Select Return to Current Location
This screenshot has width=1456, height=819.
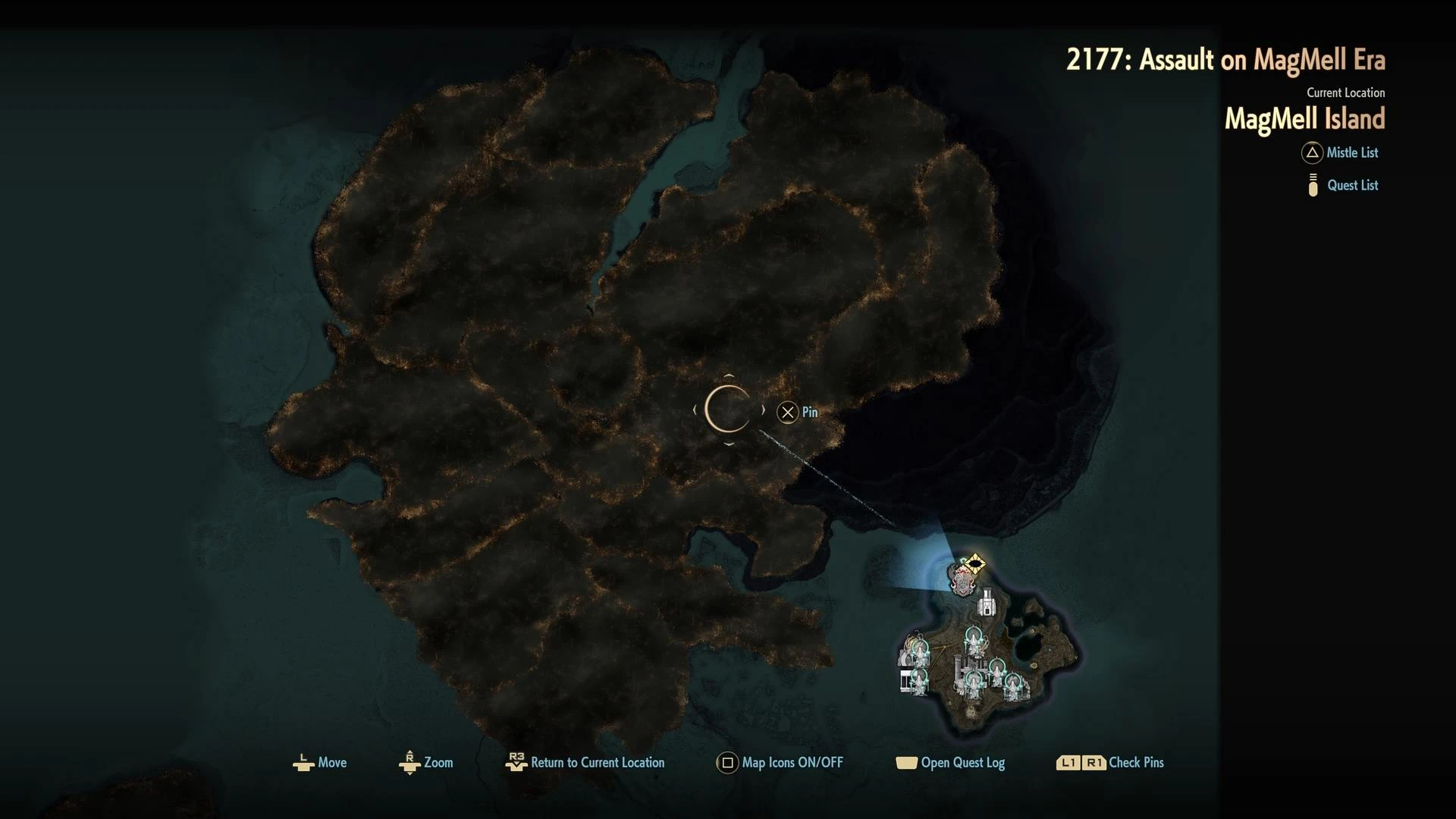point(585,763)
